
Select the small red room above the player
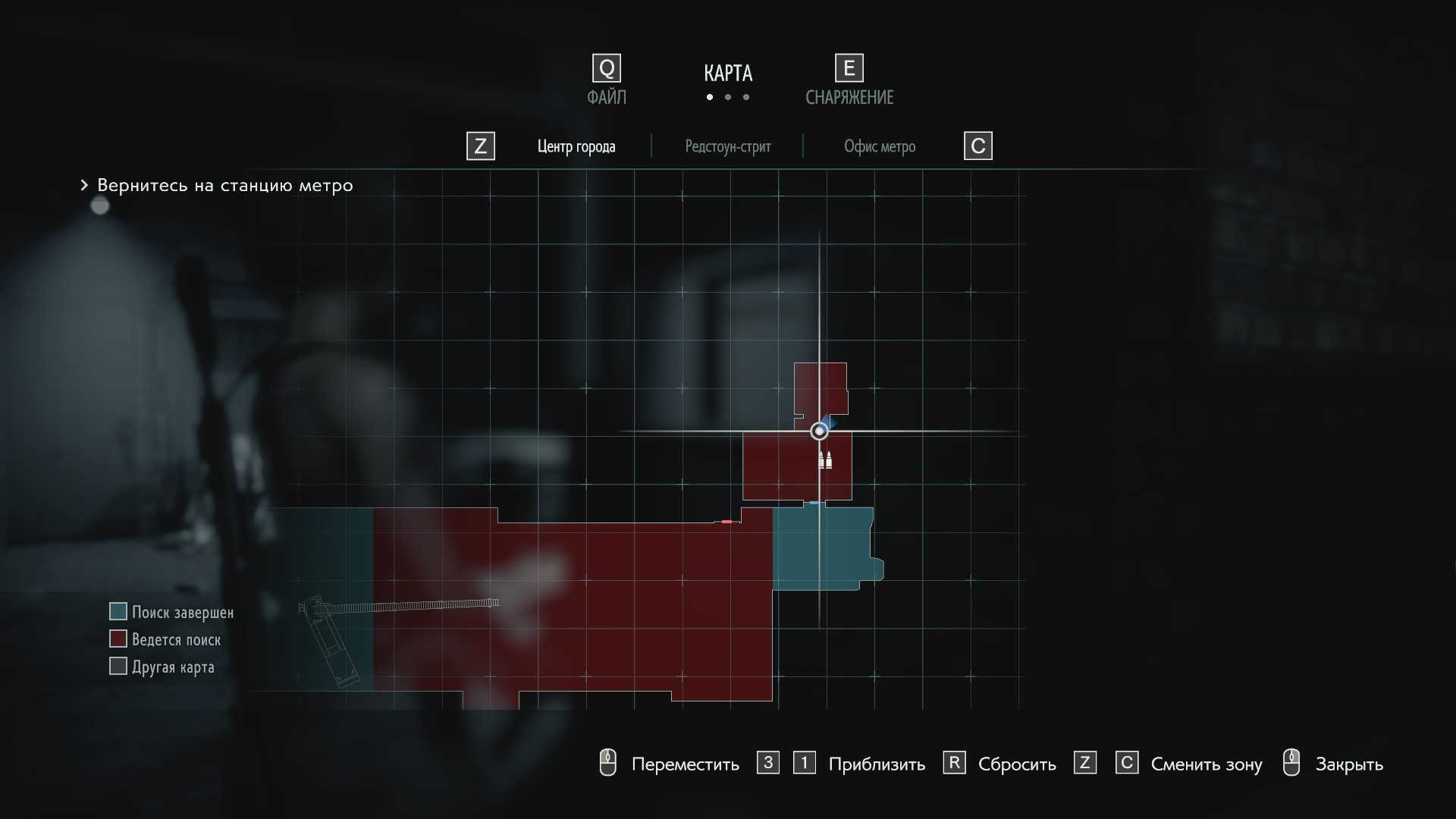[821, 387]
